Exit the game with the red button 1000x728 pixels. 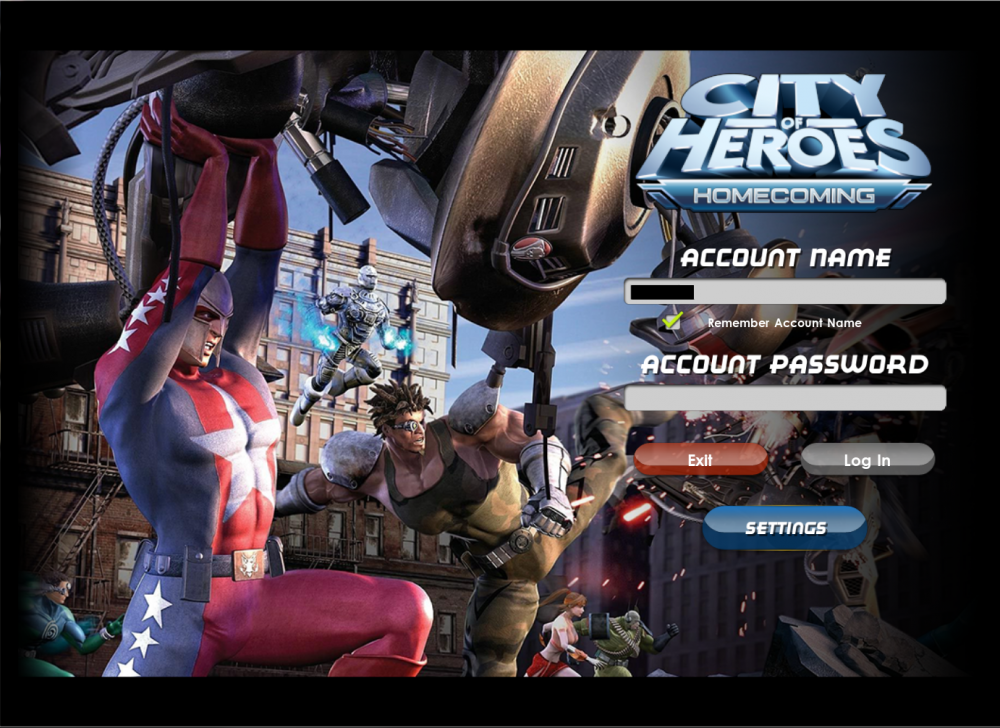(700, 460)
